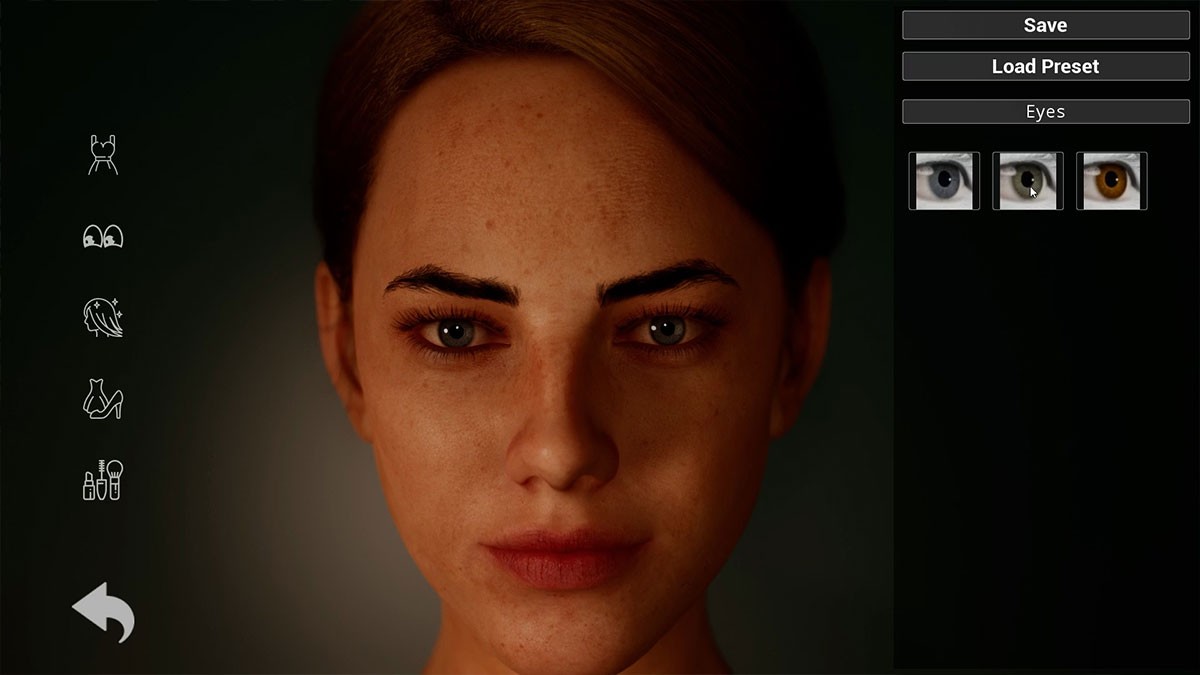Open the Load Preset option
The image size is (1200, 675).
[1045, 66]
